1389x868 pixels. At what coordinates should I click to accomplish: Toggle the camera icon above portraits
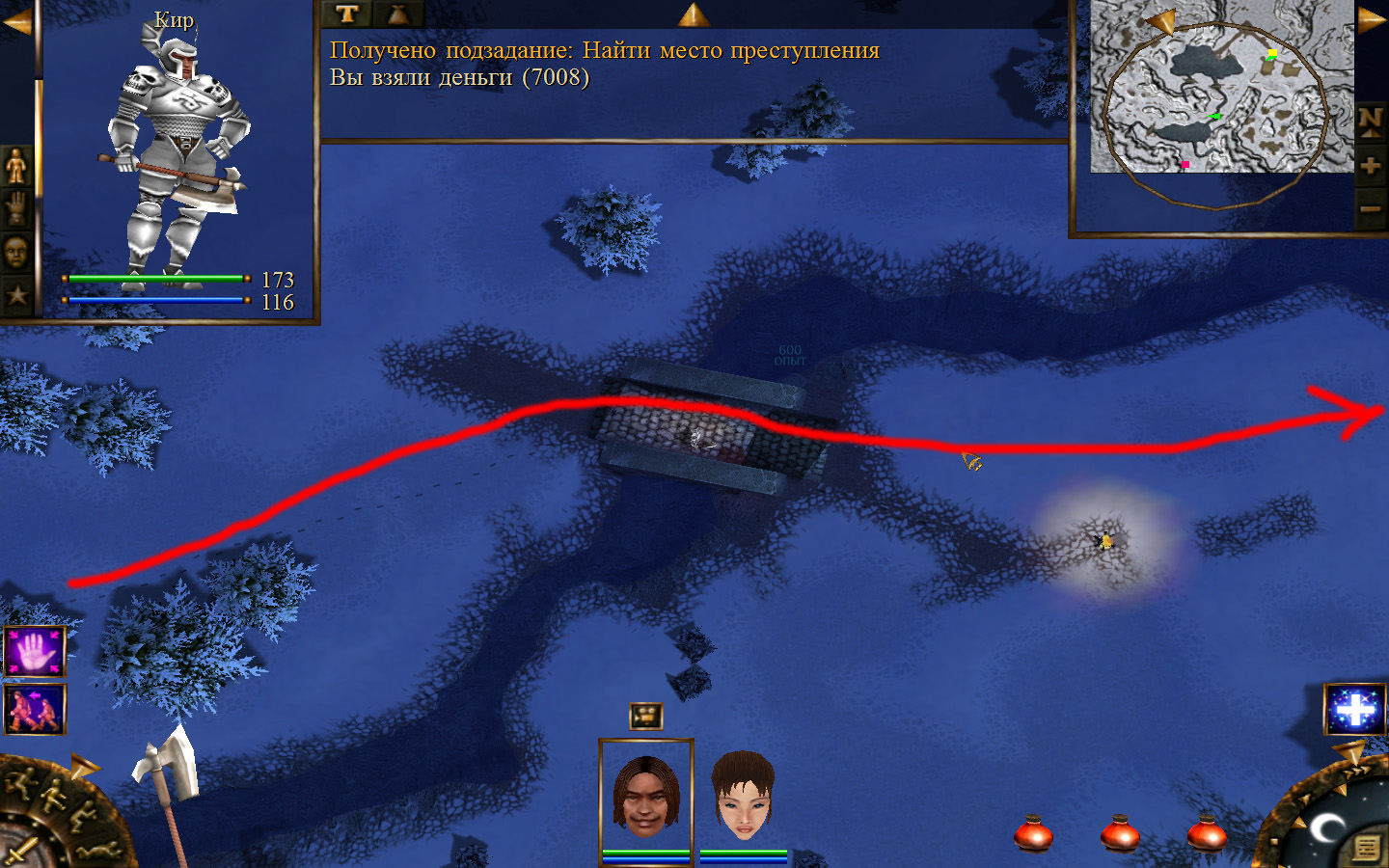click(x=645, y=716)
